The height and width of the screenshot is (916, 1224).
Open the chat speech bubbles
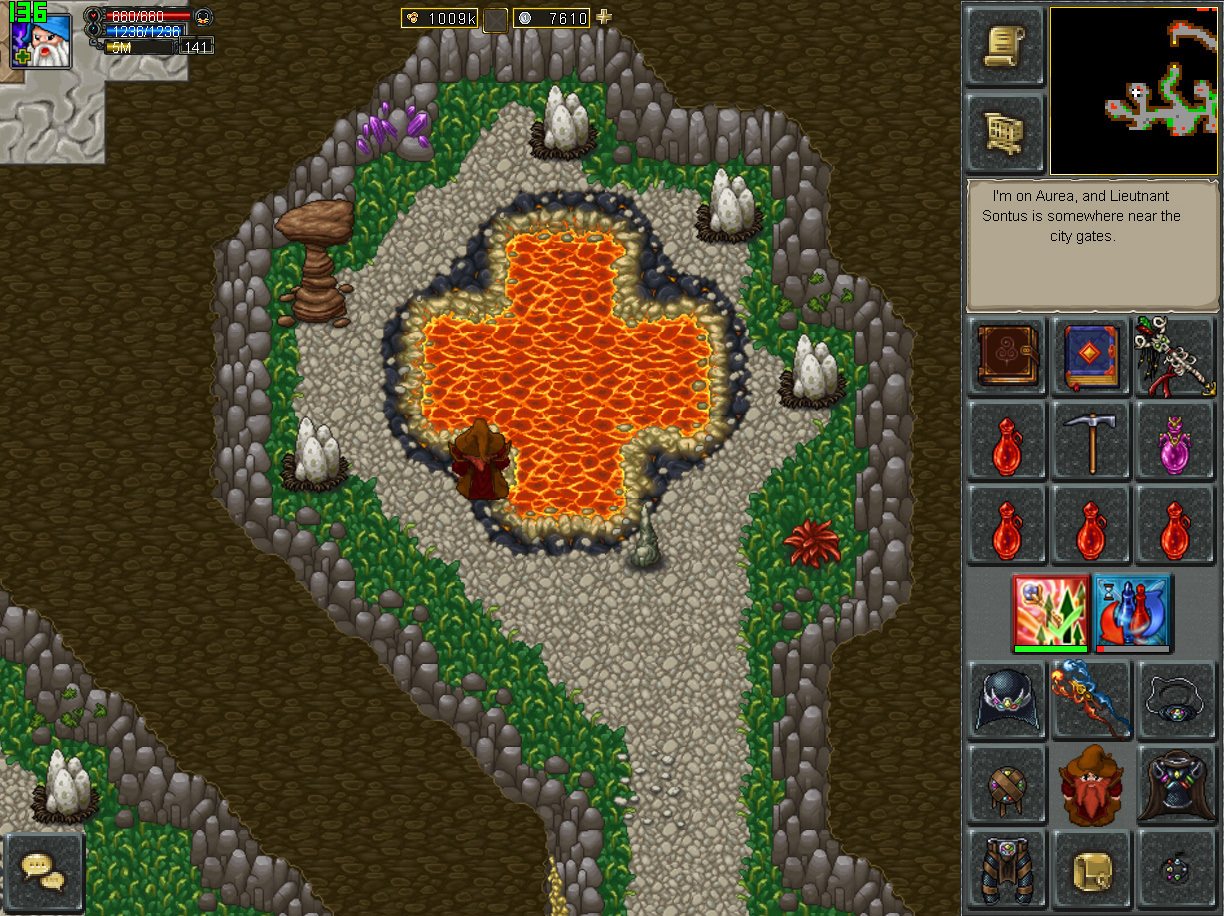(44, 871)
